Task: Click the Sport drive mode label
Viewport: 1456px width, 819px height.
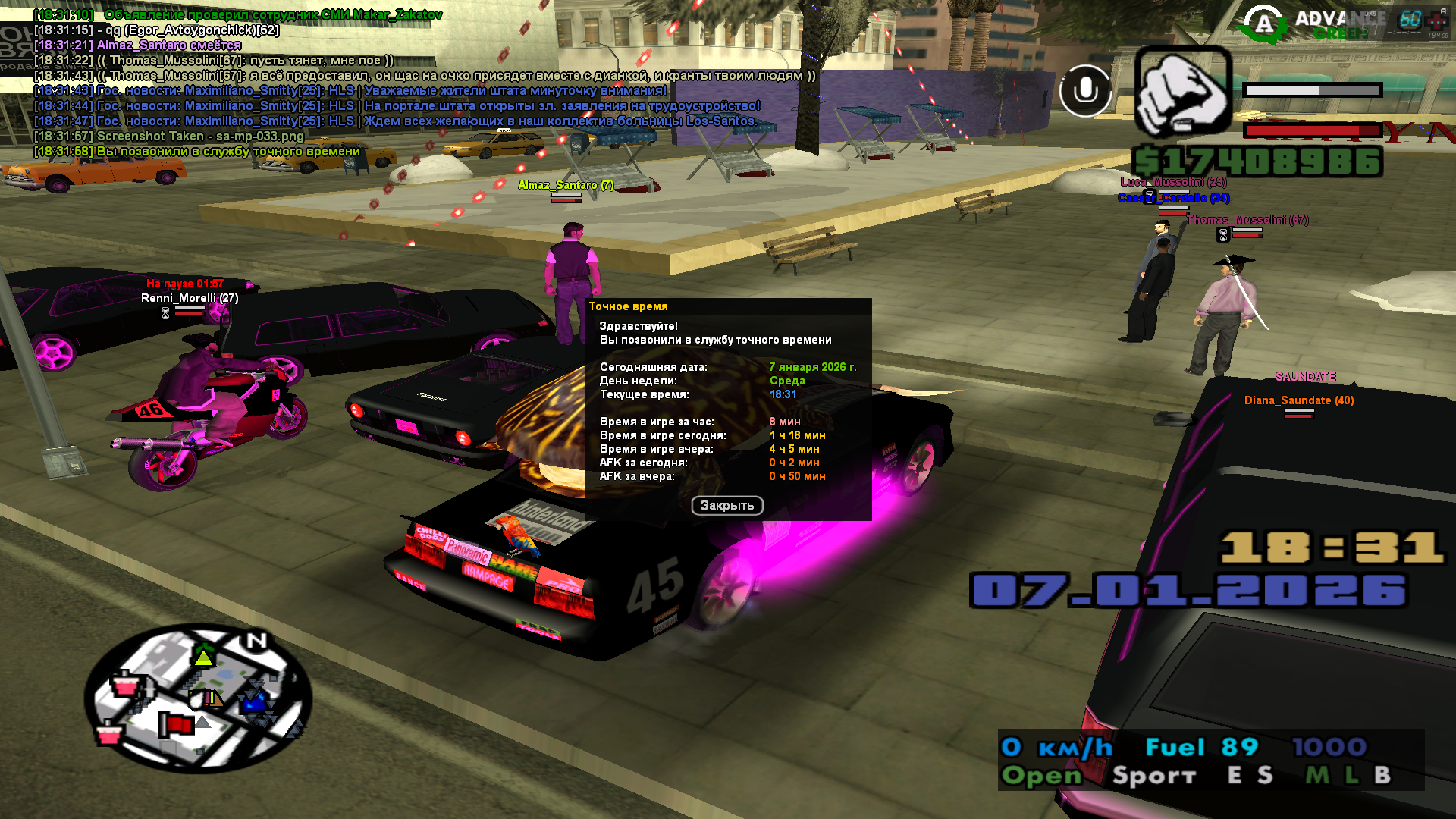Action: pyautogui.click(x=1153, y=776)
